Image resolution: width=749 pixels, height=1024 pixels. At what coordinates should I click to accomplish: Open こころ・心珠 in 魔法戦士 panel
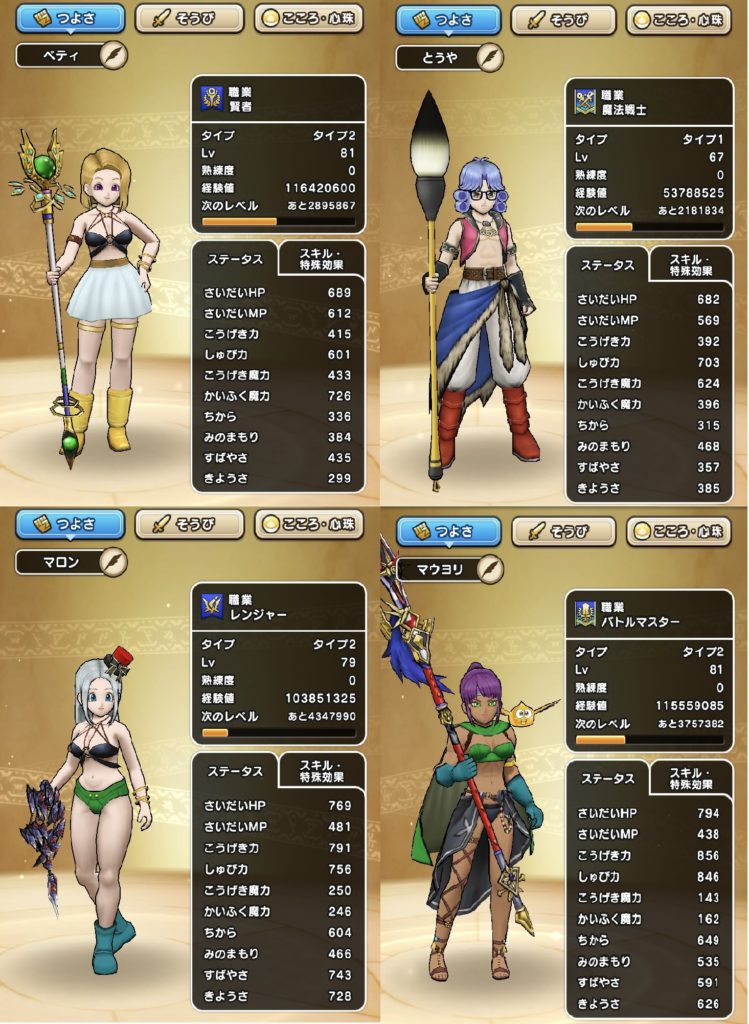pos(685,20)
